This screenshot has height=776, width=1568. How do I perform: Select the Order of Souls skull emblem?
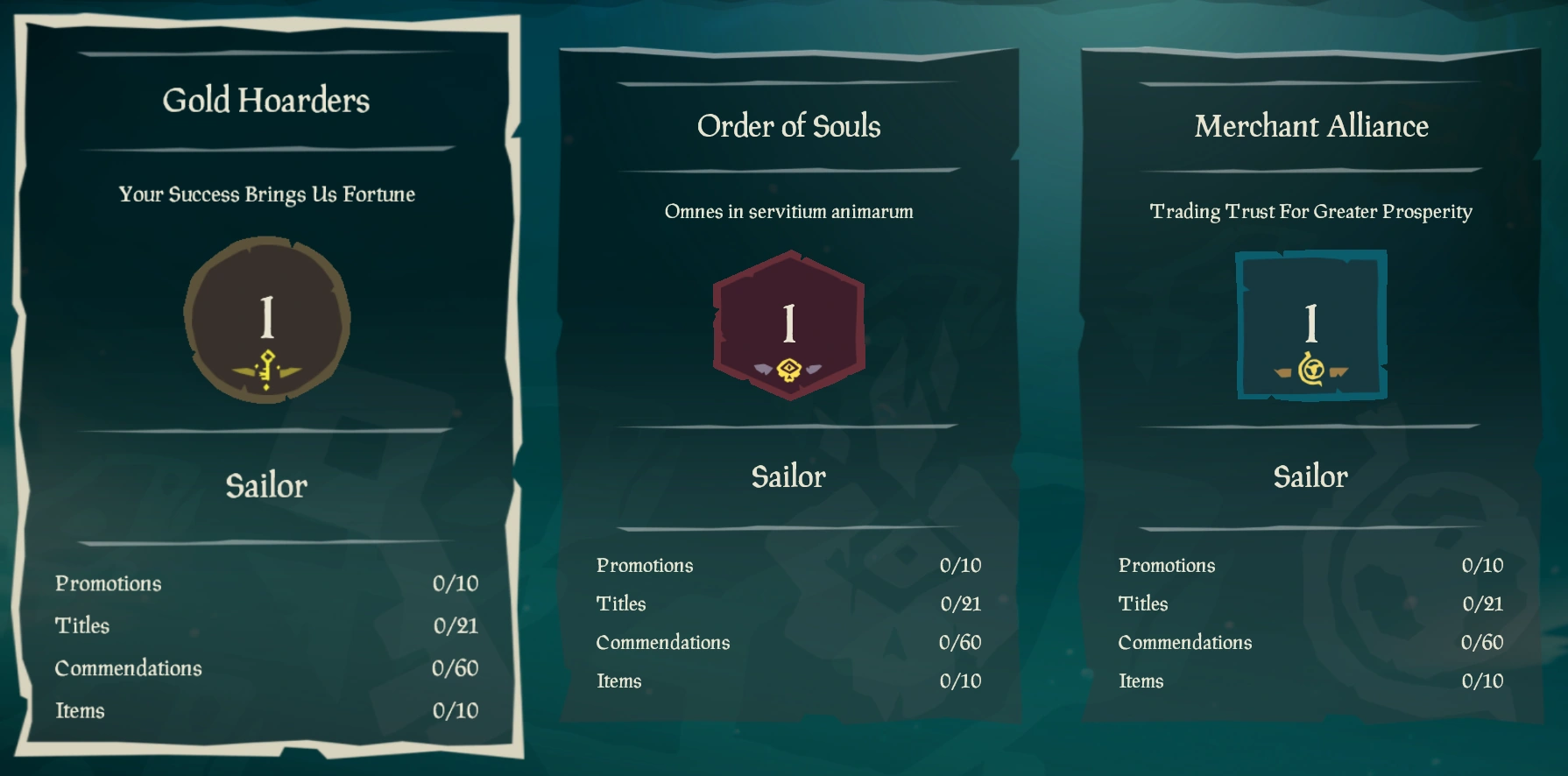pyautogui.click(x=789, y=369)
